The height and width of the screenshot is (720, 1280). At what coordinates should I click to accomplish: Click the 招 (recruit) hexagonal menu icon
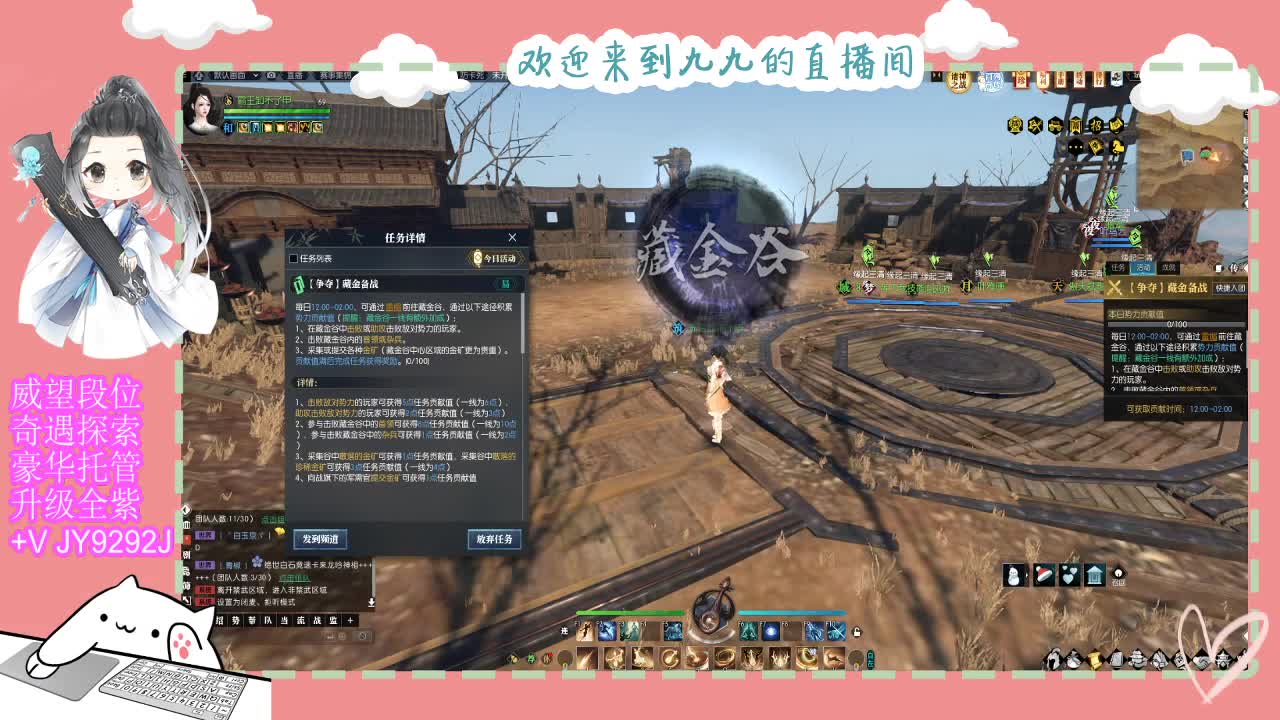coord(1097,125)
